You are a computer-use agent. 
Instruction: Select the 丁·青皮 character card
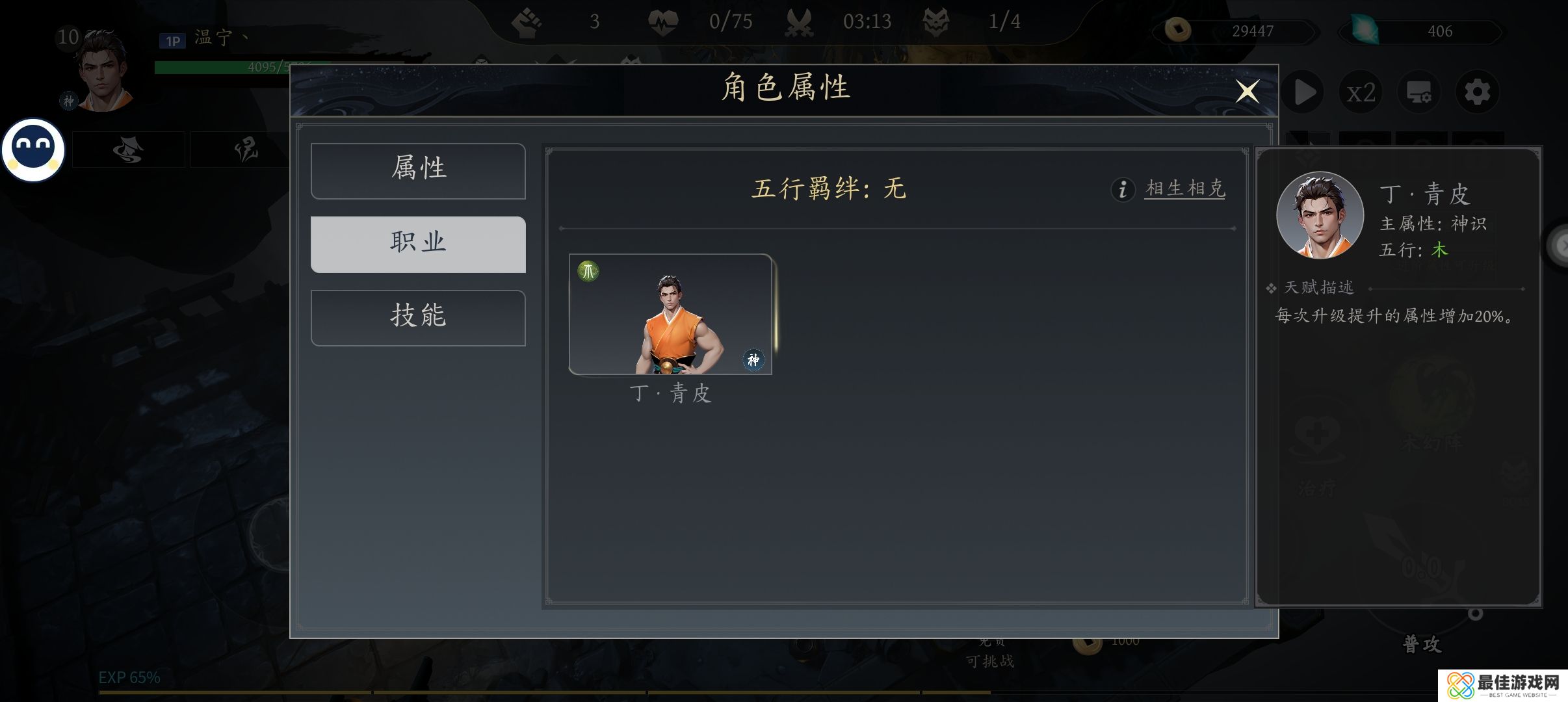tap(670, 314)
